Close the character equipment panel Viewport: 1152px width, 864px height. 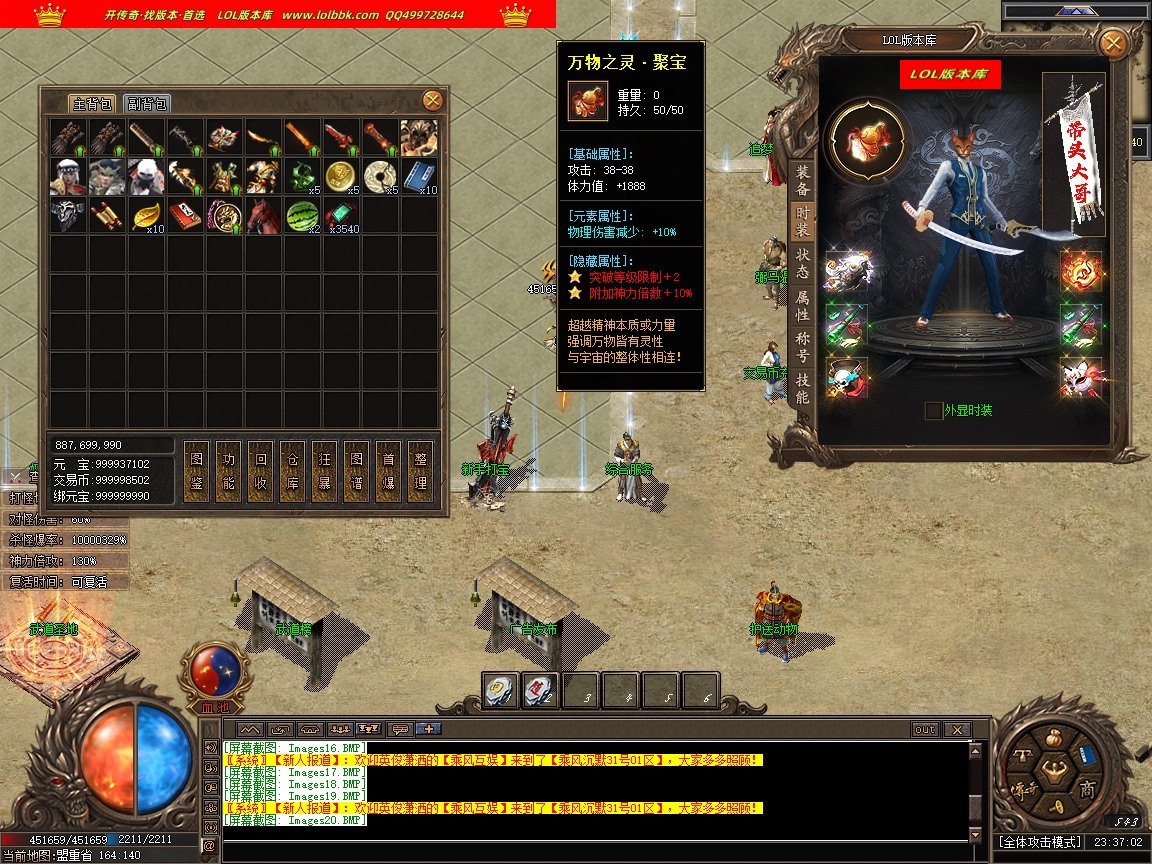[1111, 44]
